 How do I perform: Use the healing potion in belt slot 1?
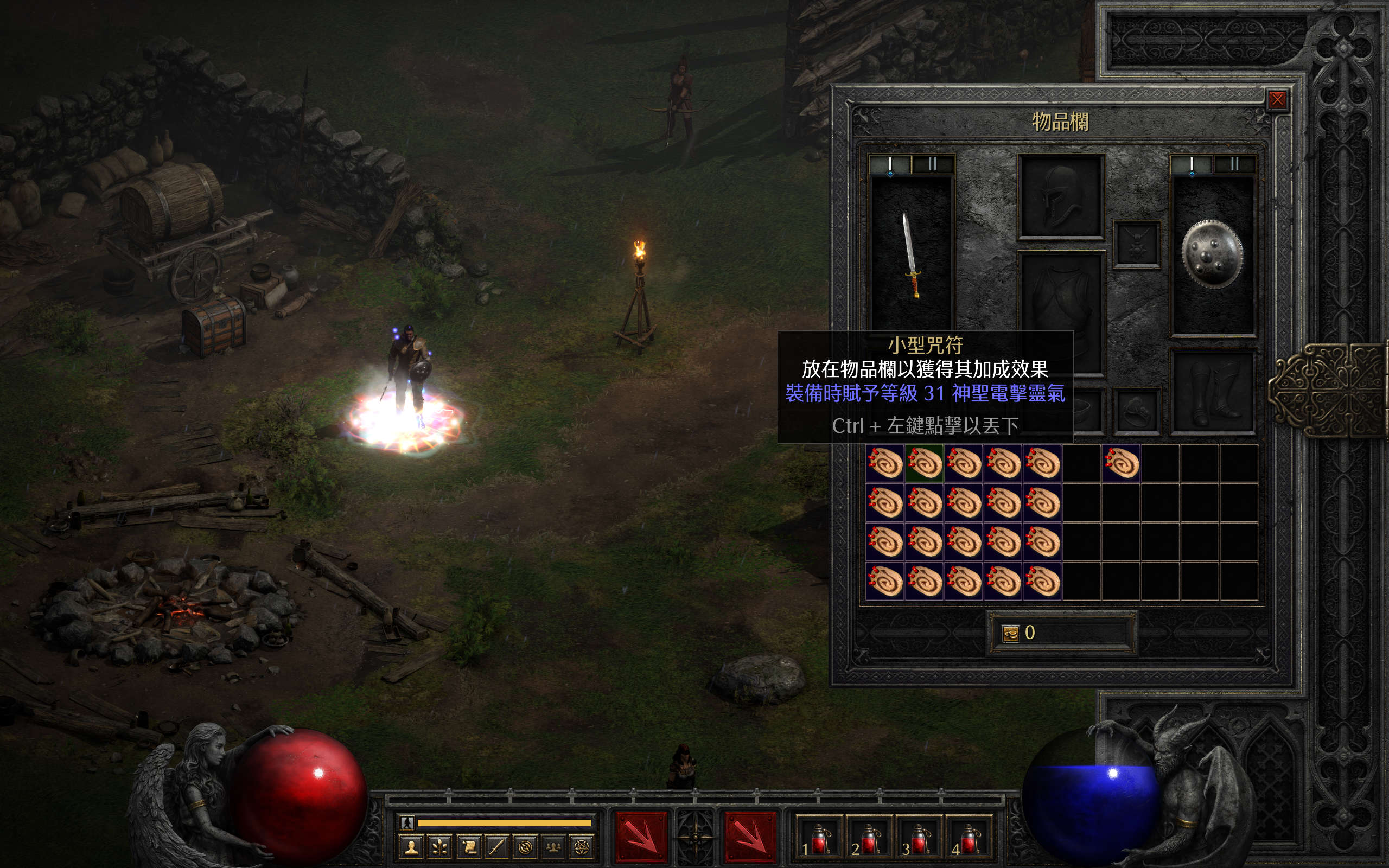(x=818, y=839)
